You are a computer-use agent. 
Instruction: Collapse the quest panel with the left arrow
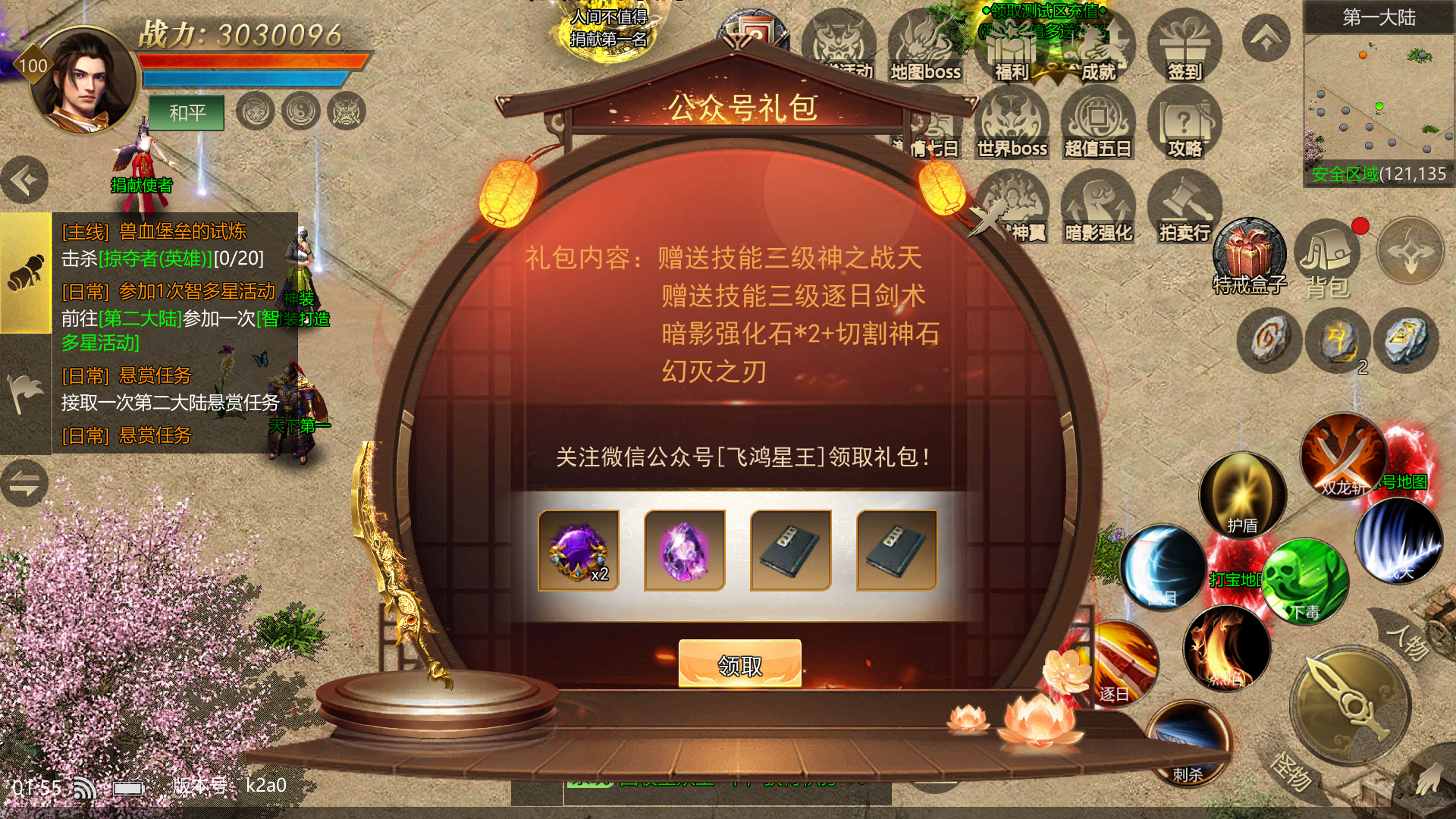pos(24,180)
